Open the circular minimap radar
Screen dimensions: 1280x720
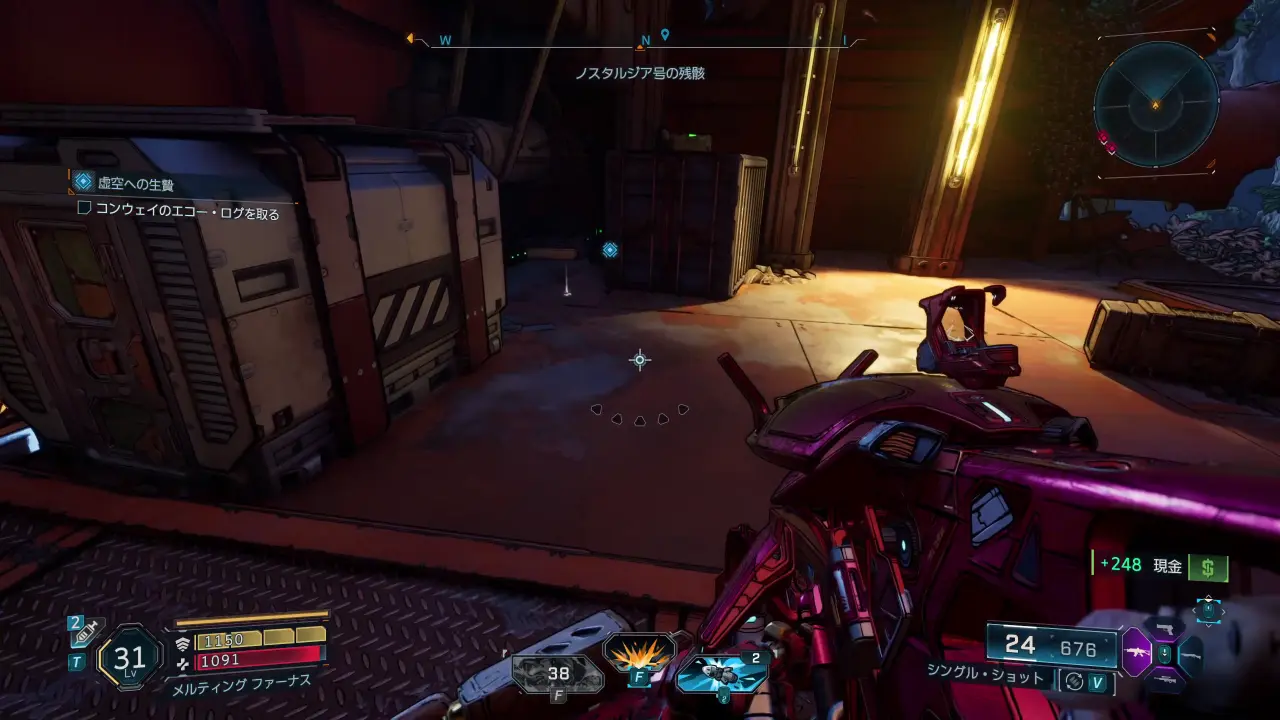coord(1156,103)
